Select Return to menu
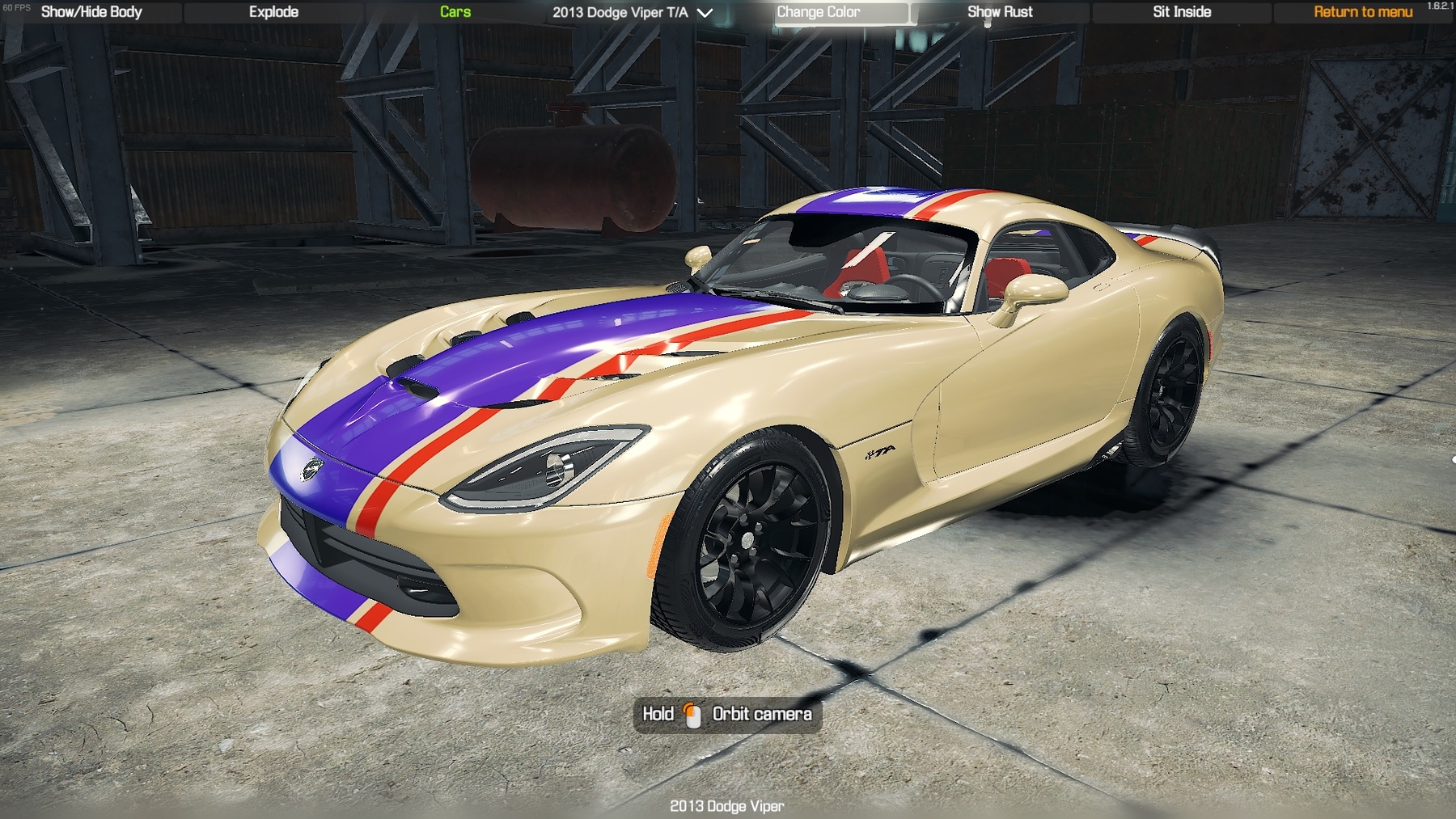Image resolution: width=1456 pixels, height=819 pixels. click(x=1363, y=12)
